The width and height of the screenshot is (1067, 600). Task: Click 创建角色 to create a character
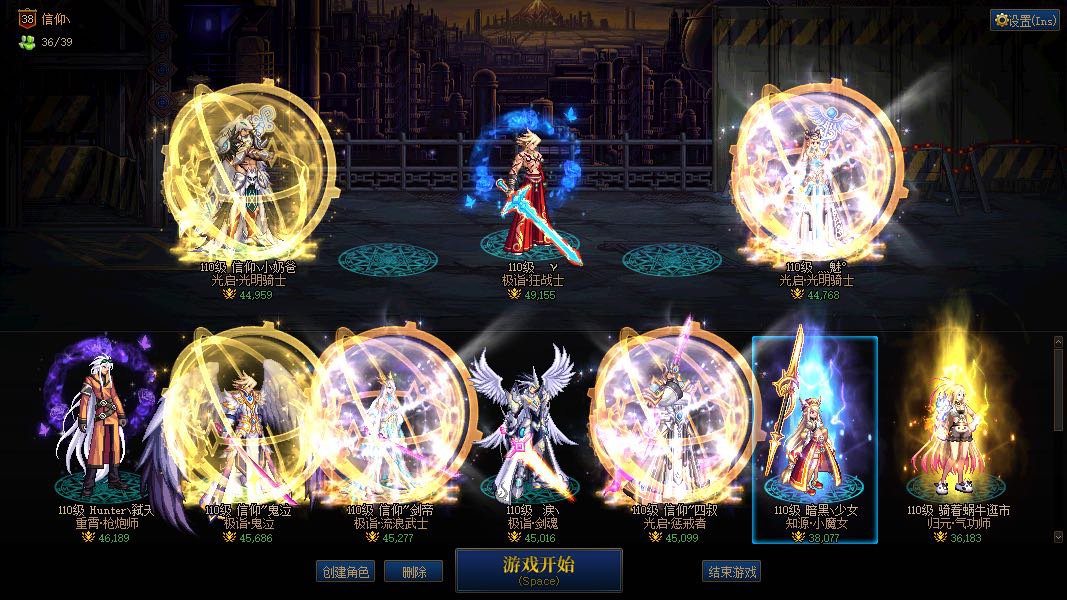[344, 572]
